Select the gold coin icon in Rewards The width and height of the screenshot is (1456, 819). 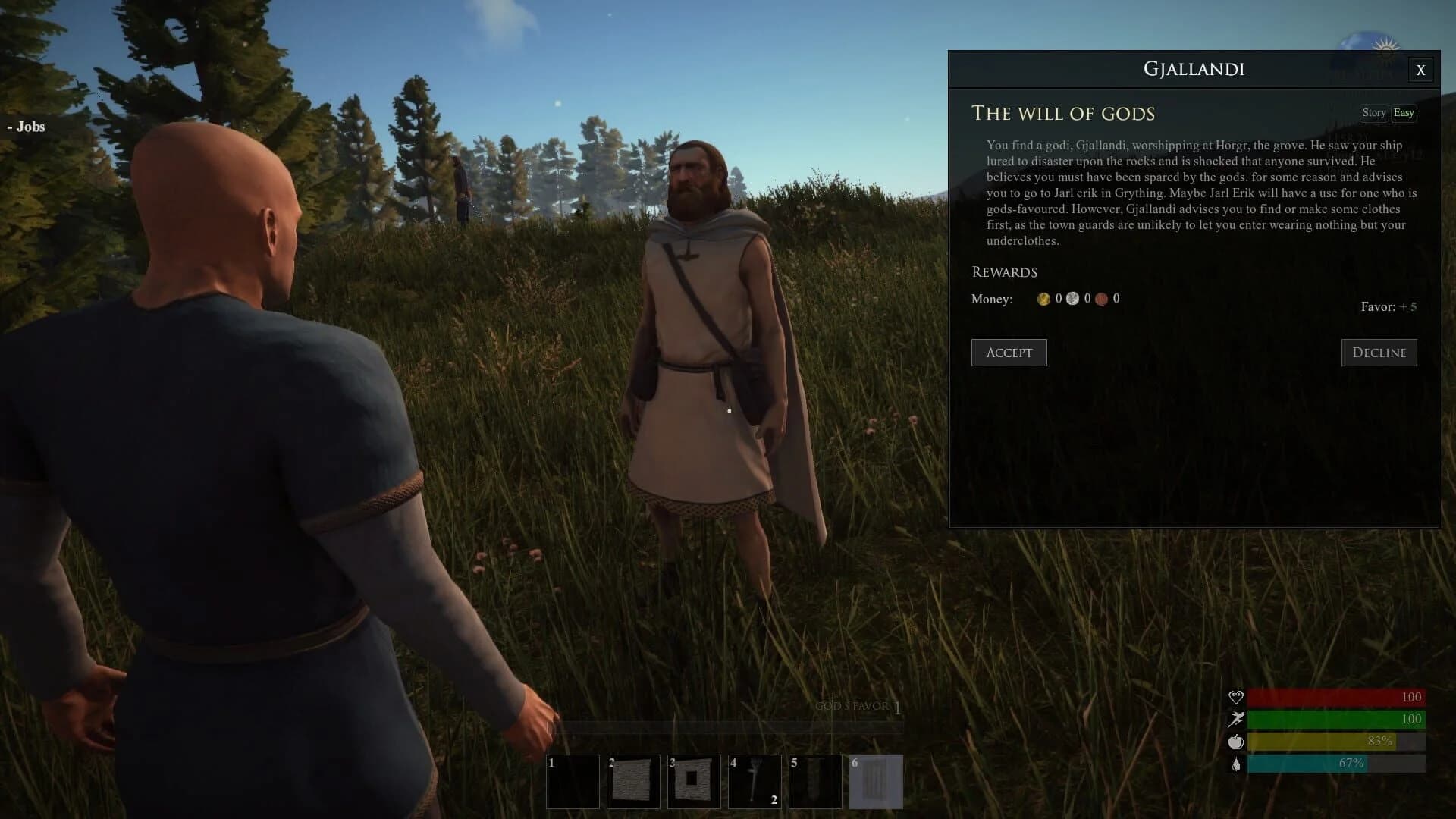click(x=1045, y=298)
